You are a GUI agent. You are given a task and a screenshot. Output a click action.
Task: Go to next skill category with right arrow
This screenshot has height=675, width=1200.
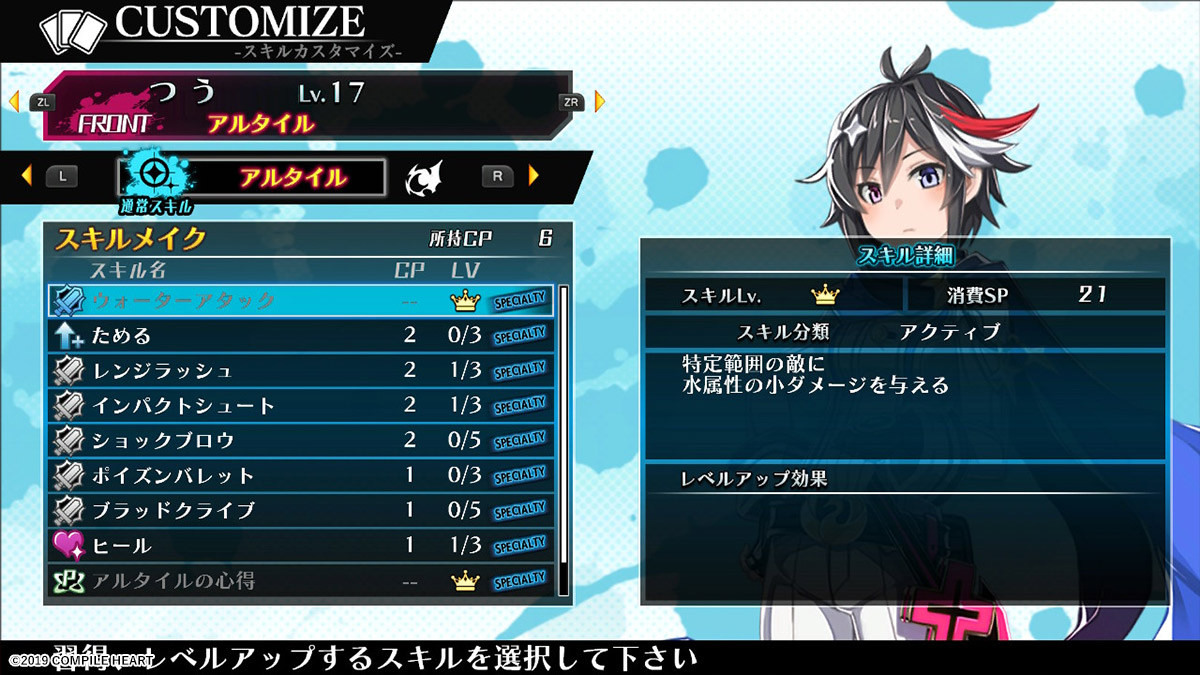tap(534, 176)
